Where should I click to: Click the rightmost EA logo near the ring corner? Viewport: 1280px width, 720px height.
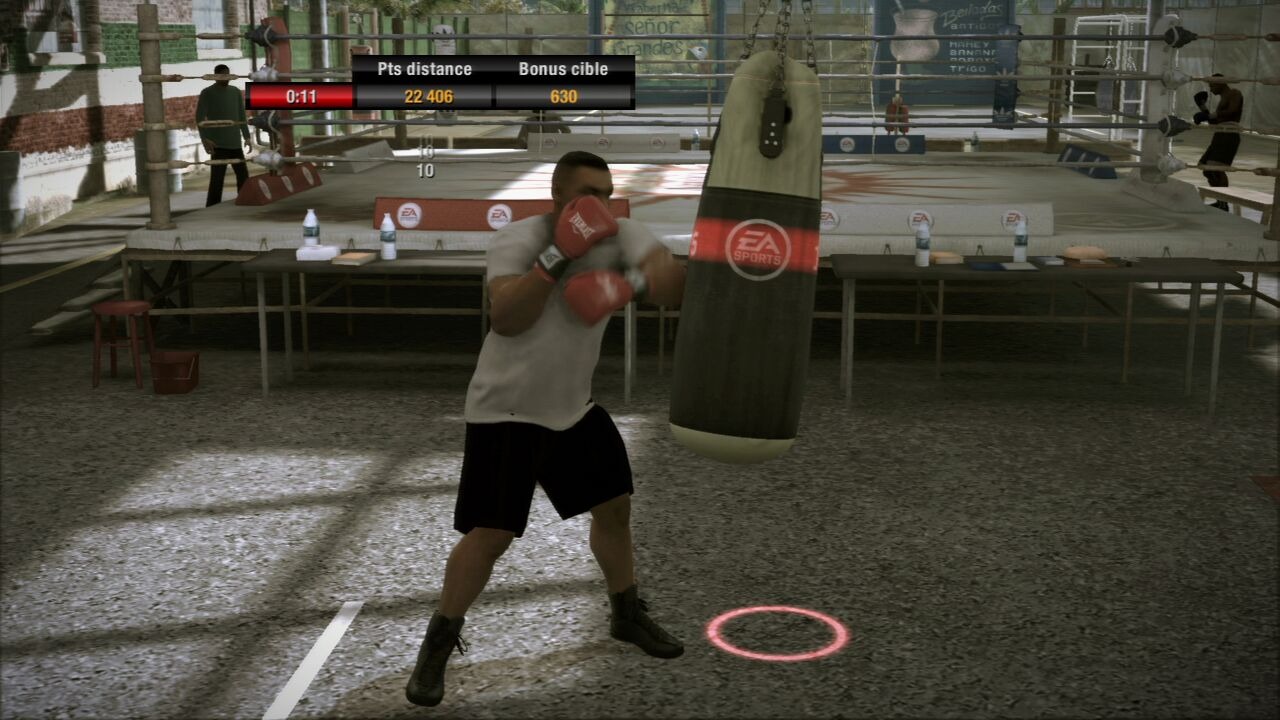[1013, 218]
